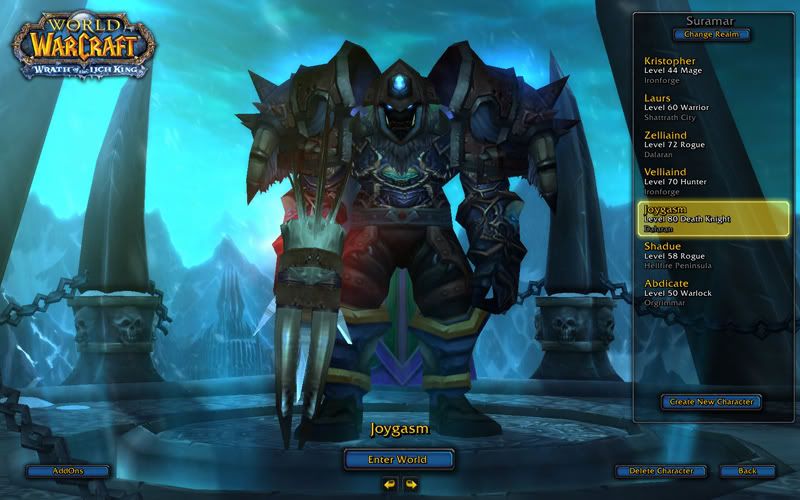Select Kristopher the level 44 Mage

[x=712, y=72]
